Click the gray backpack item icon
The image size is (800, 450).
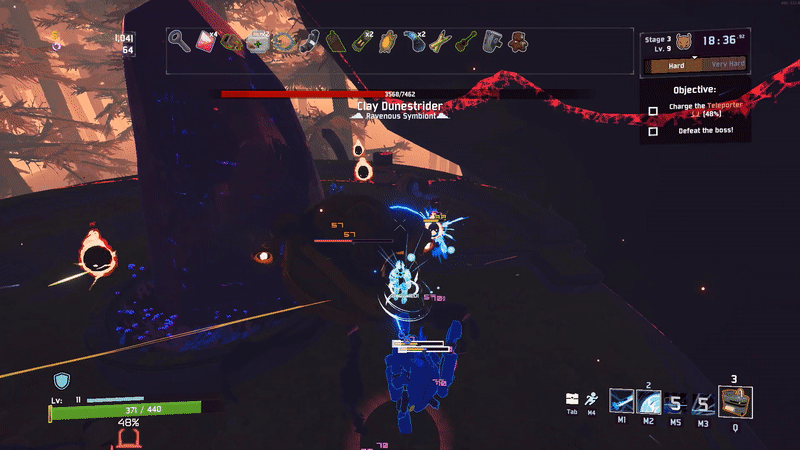492,42
